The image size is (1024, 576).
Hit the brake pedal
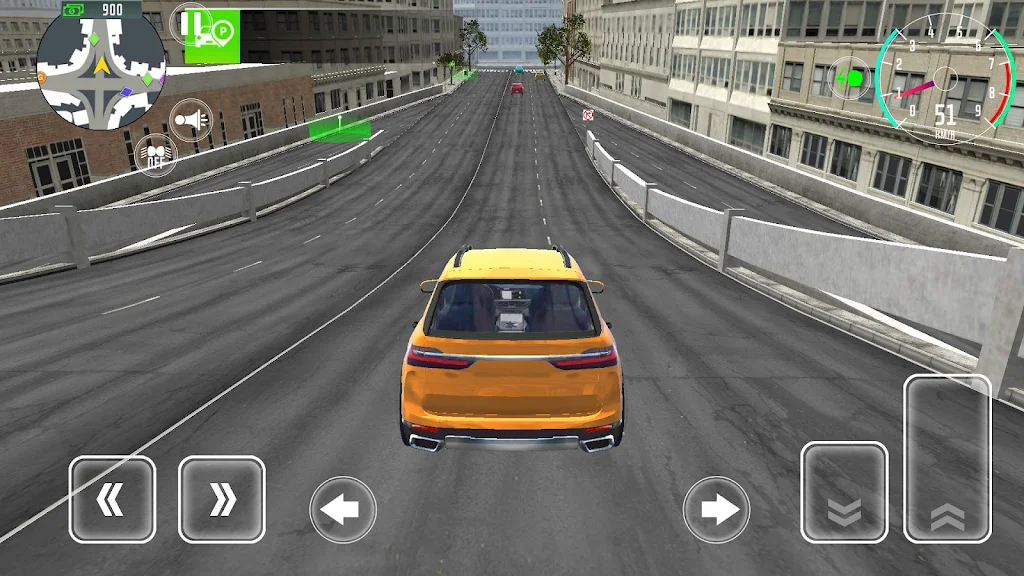pyautogui.click(x=844, y=492)
